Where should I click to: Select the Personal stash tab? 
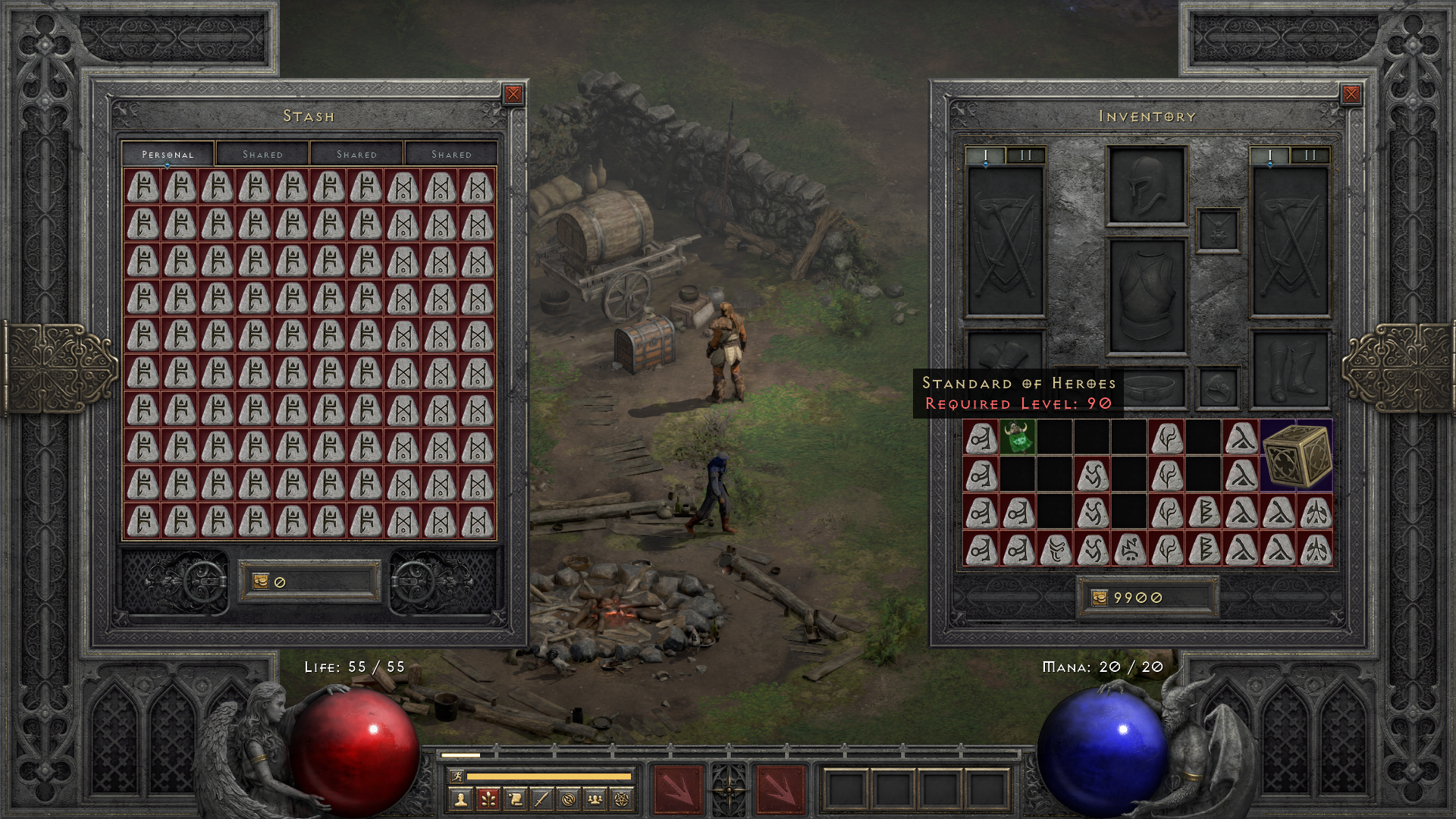[x=168, y=154]
